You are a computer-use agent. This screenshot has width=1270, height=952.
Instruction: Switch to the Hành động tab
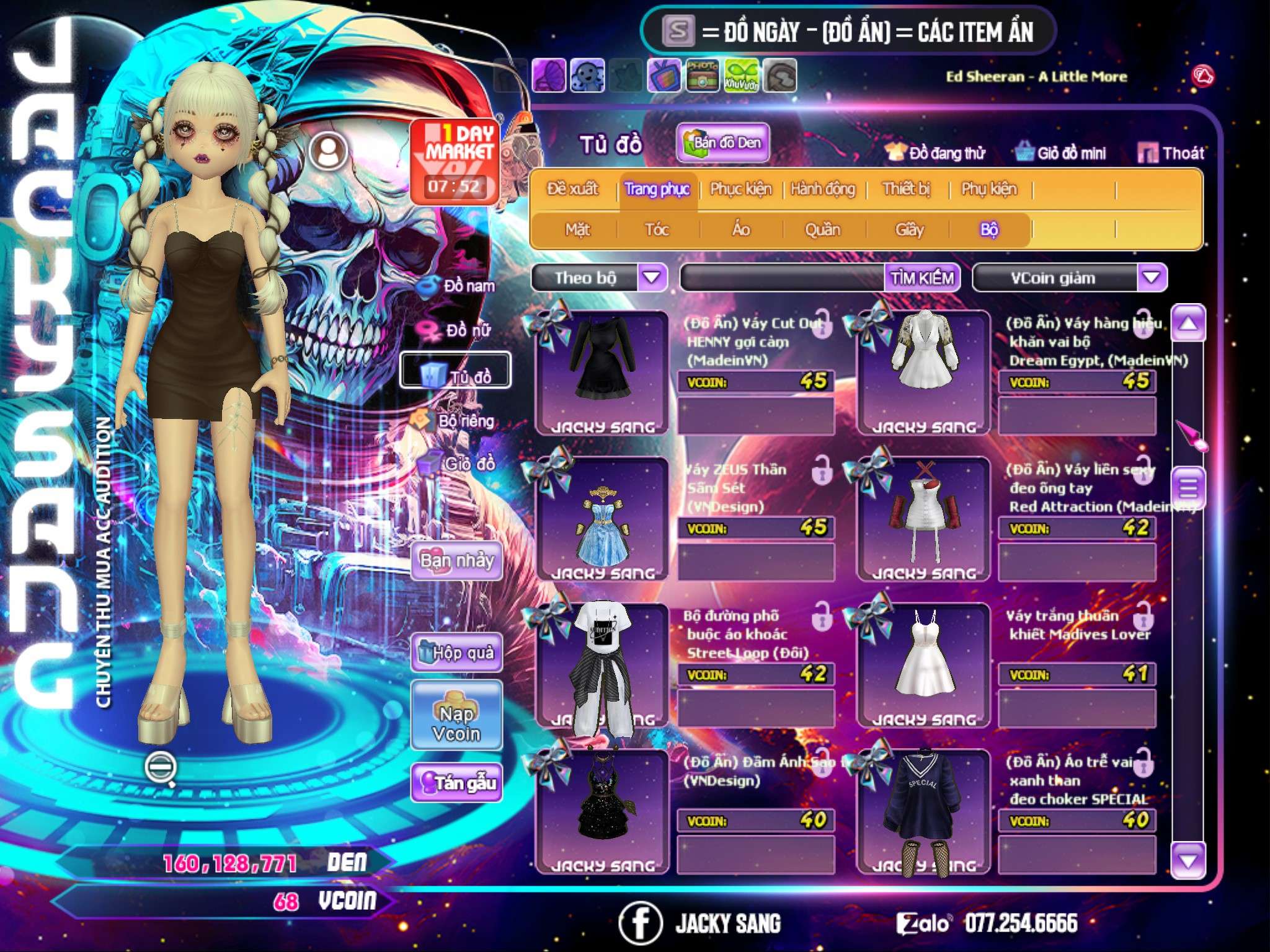822,189
